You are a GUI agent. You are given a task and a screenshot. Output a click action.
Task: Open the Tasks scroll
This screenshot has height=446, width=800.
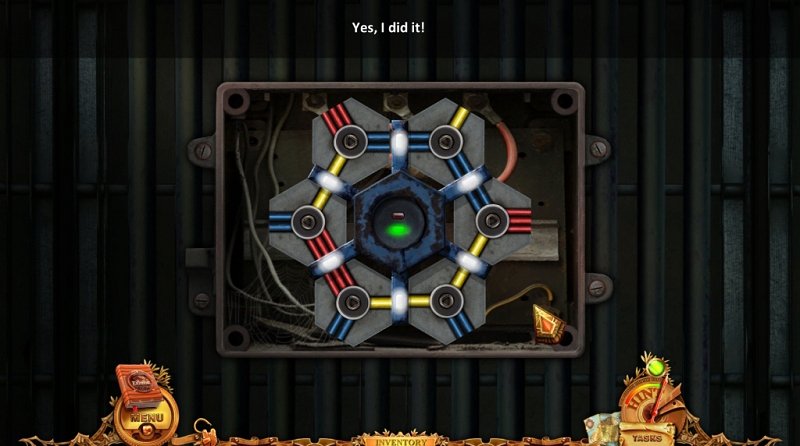pos(647,437)
